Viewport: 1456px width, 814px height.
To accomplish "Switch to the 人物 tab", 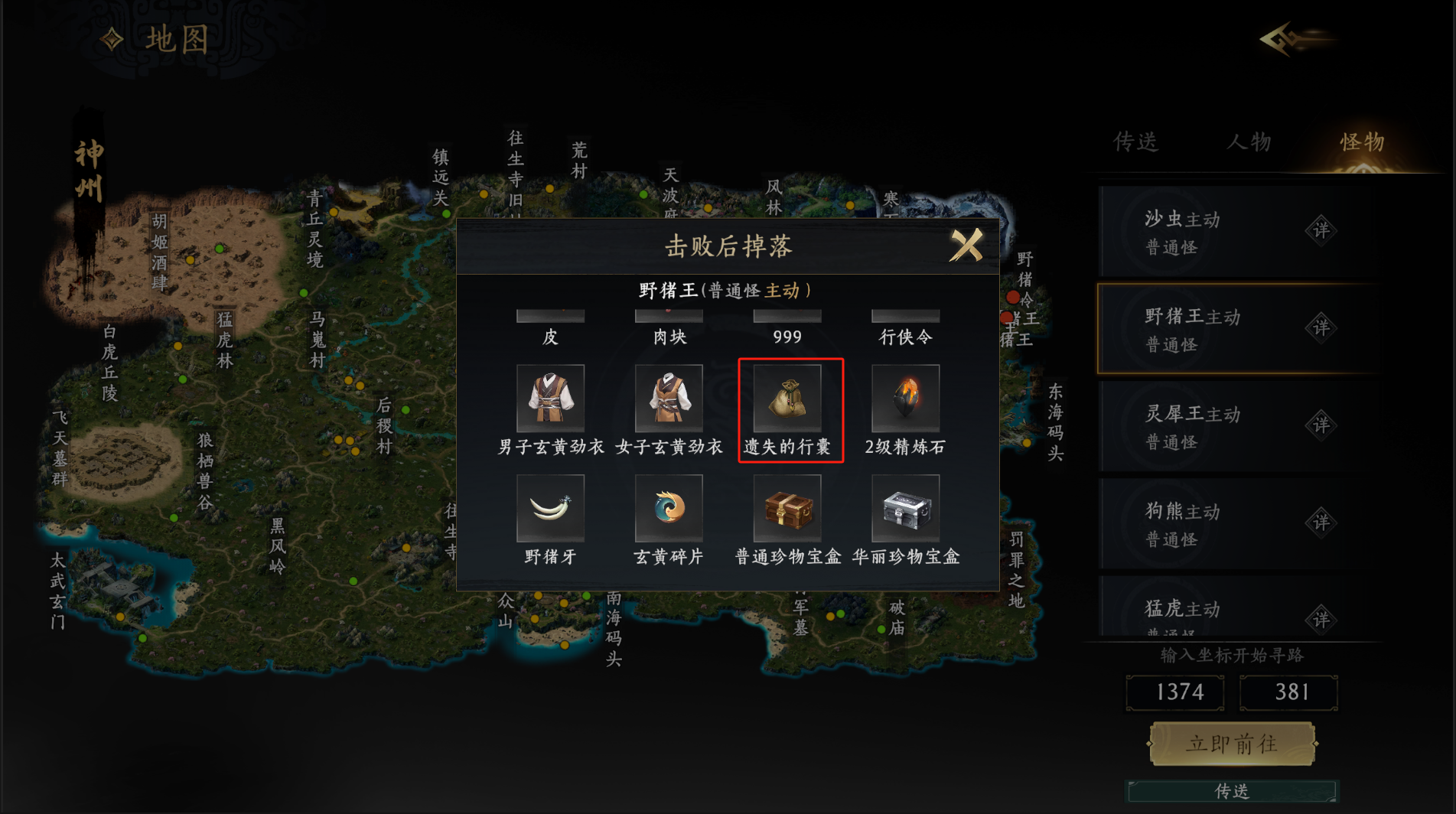I will [1249, 142].
